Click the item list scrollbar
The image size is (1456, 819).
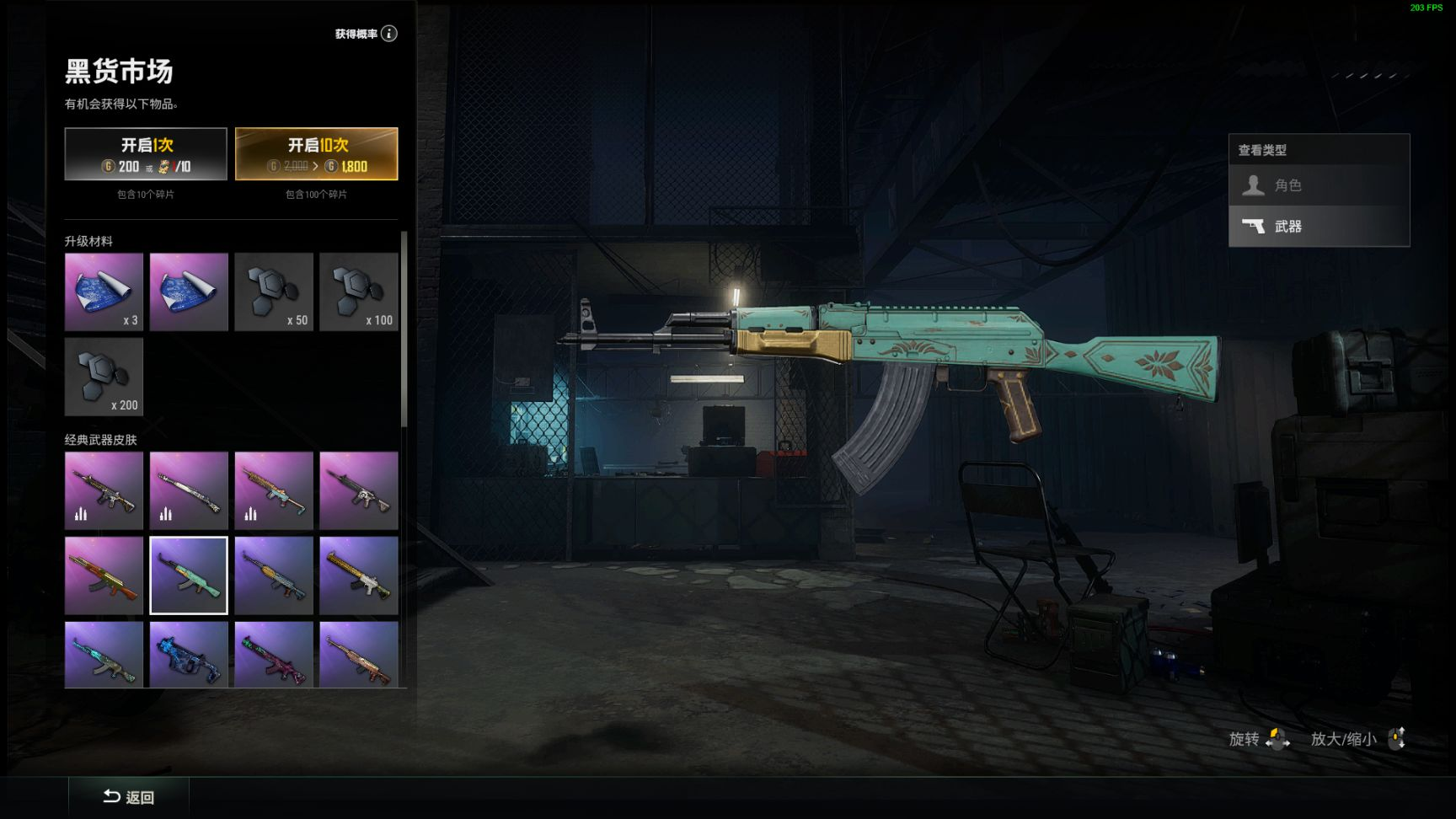pos(404,329)
